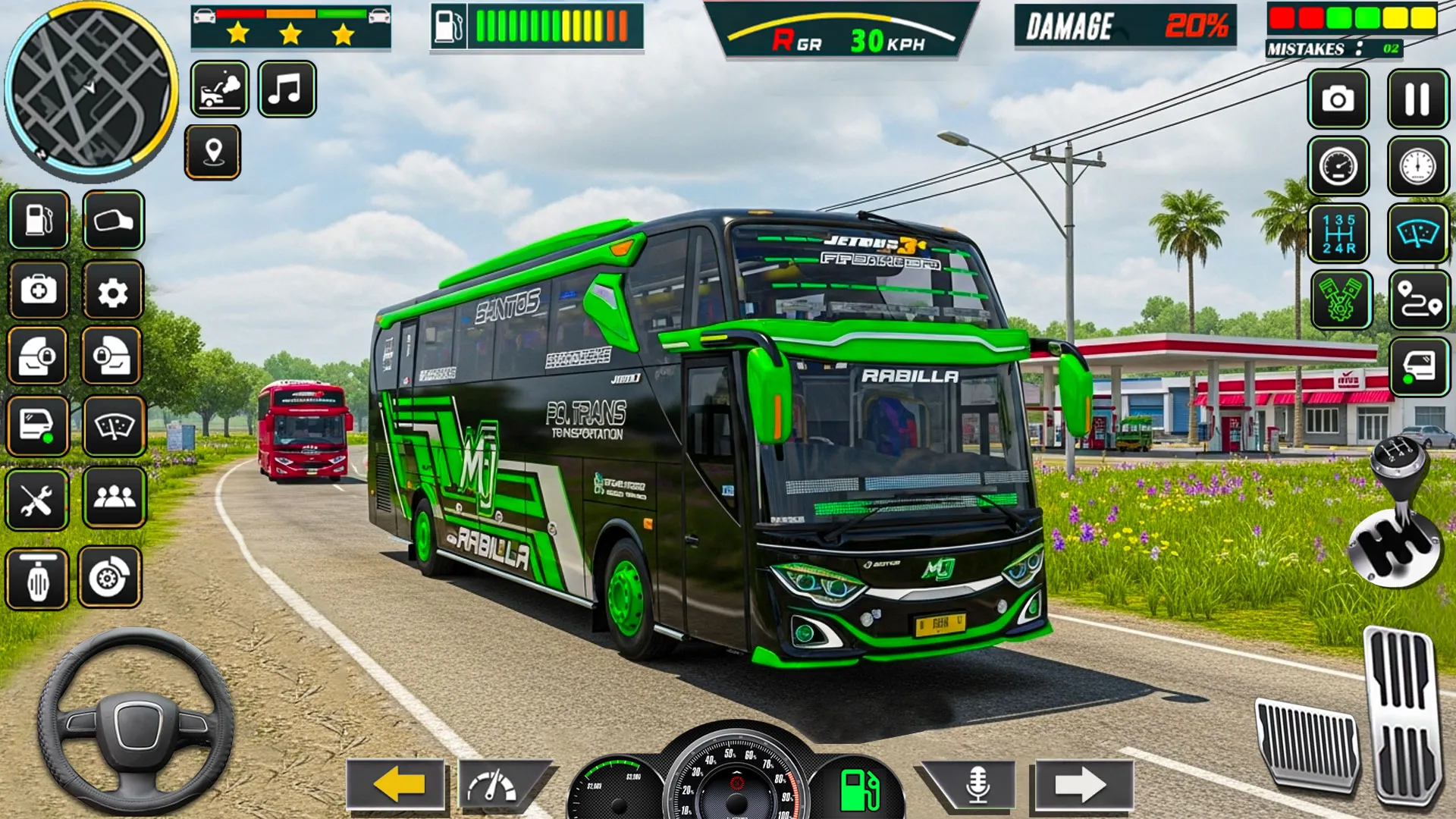Take a screenshot with the camera icon
Viewport: 1456px width, 819px height.
point(1338,99)
